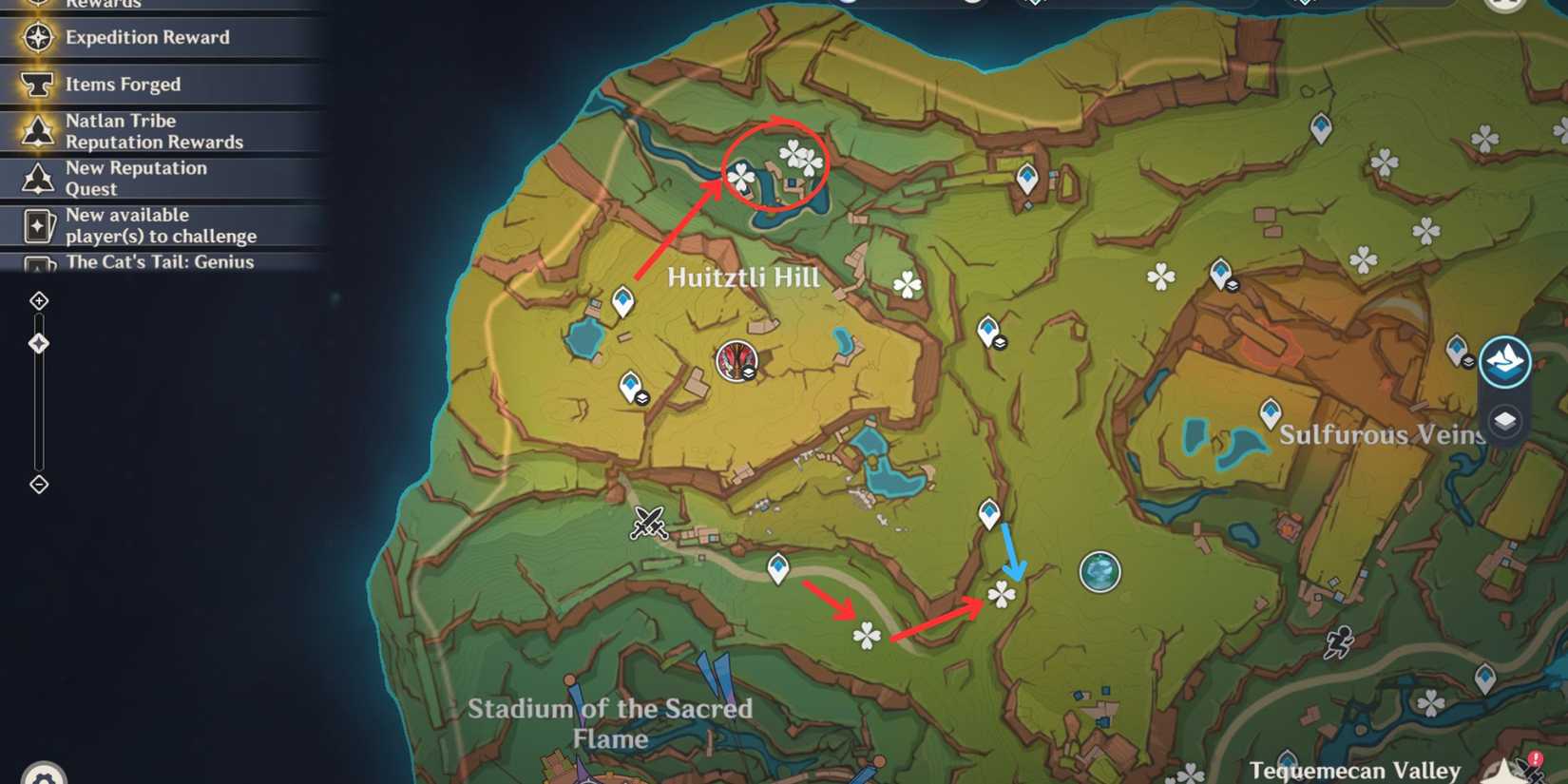Screen dimensions: 1568x784
Task: Toggle the layered badge under the leftmost waypoint
Action: pos(642,396)
